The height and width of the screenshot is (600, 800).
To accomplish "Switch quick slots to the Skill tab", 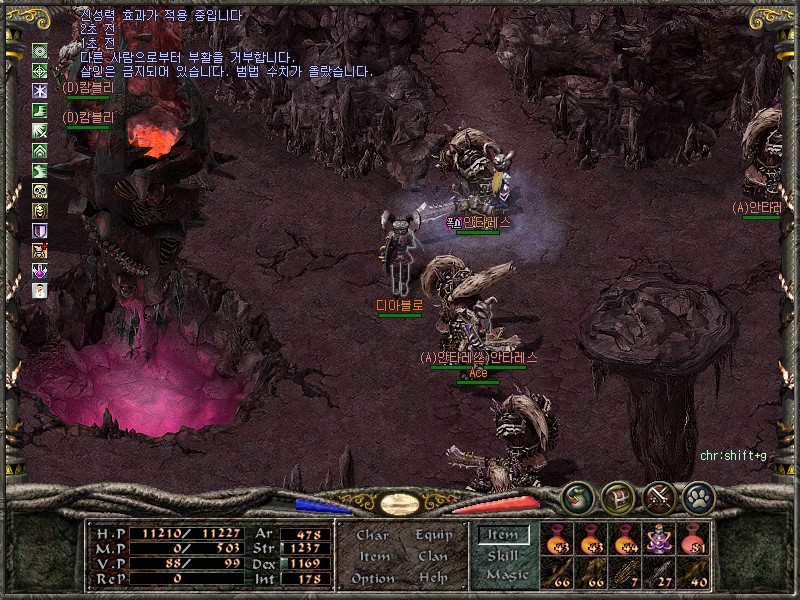I will point(503,555).
